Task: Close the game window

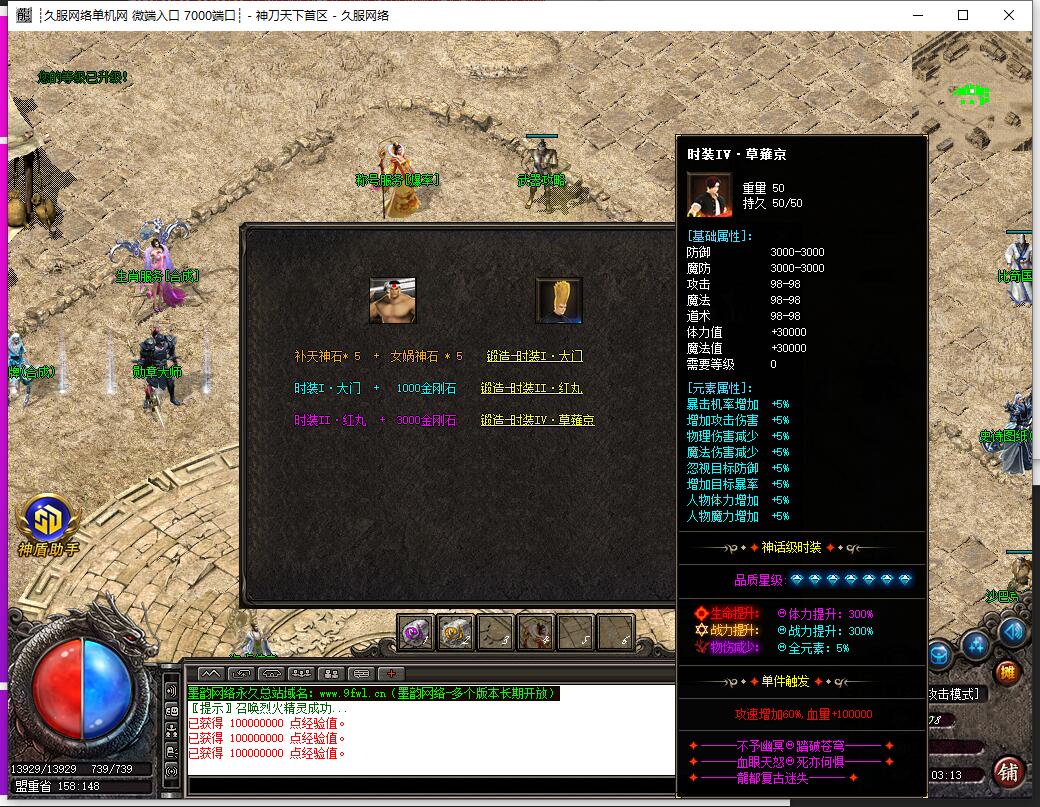Action: [x=1009, y=15]
